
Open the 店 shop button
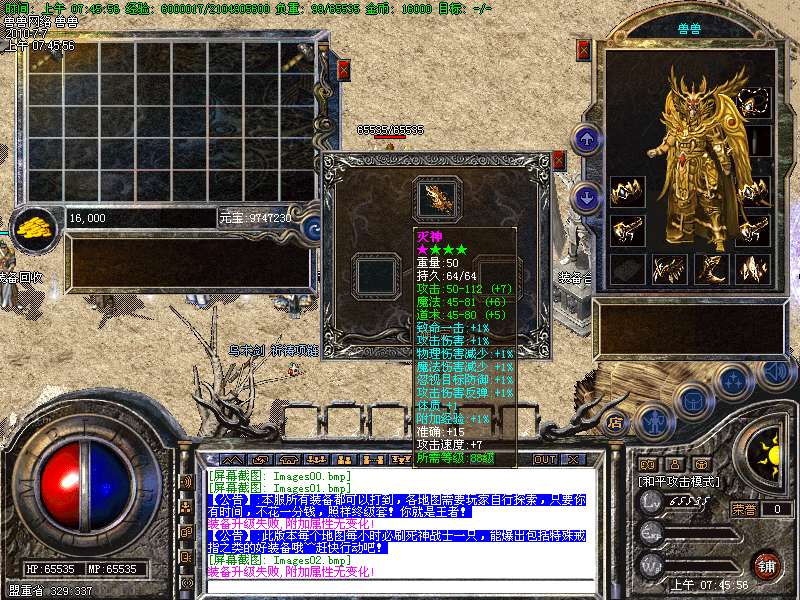click(x=617, y=421)
